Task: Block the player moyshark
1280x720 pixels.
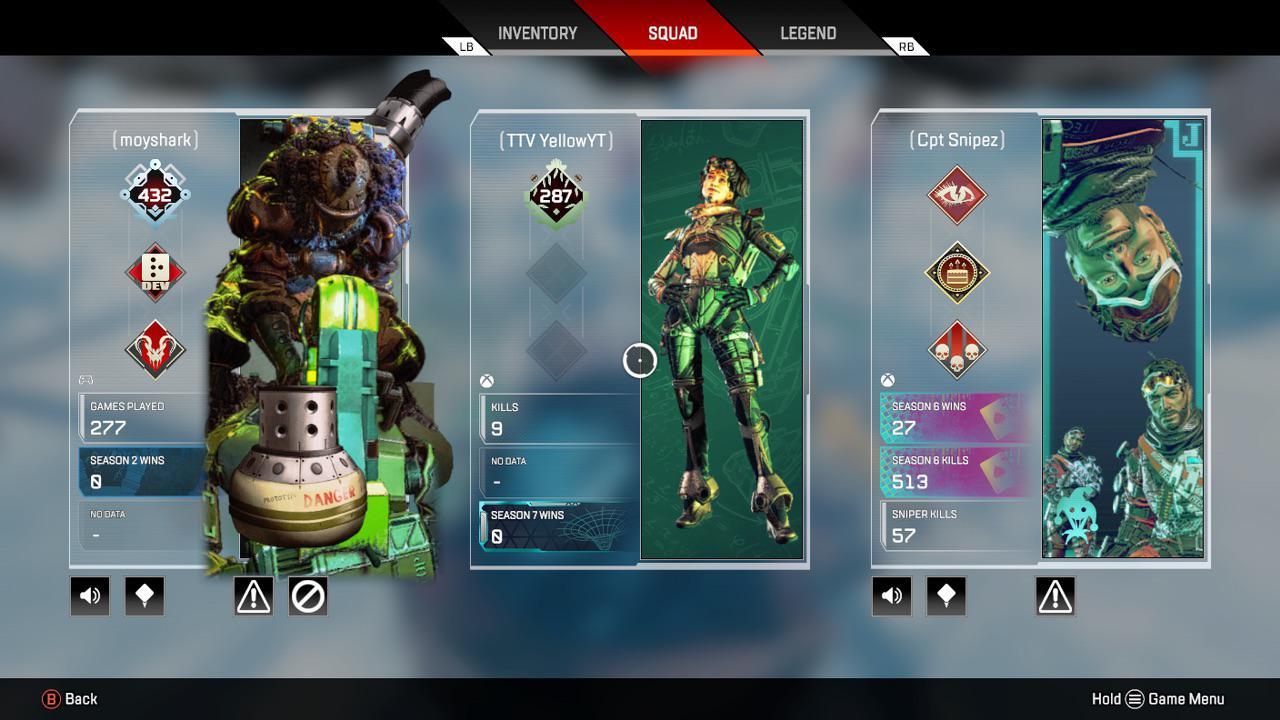Action: 307,595
